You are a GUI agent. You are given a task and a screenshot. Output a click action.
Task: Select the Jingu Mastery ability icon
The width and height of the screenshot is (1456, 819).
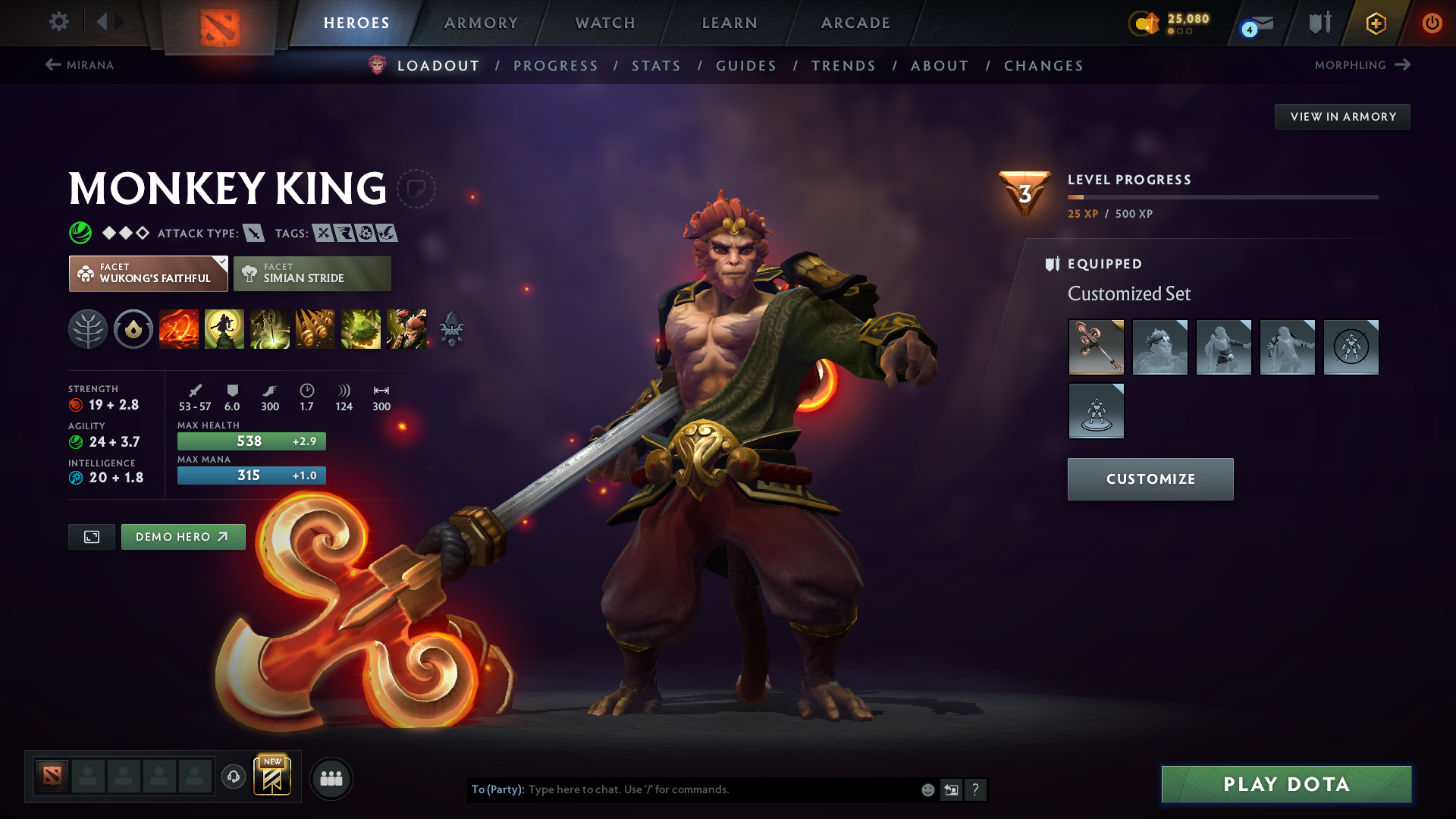click(315, 328)
